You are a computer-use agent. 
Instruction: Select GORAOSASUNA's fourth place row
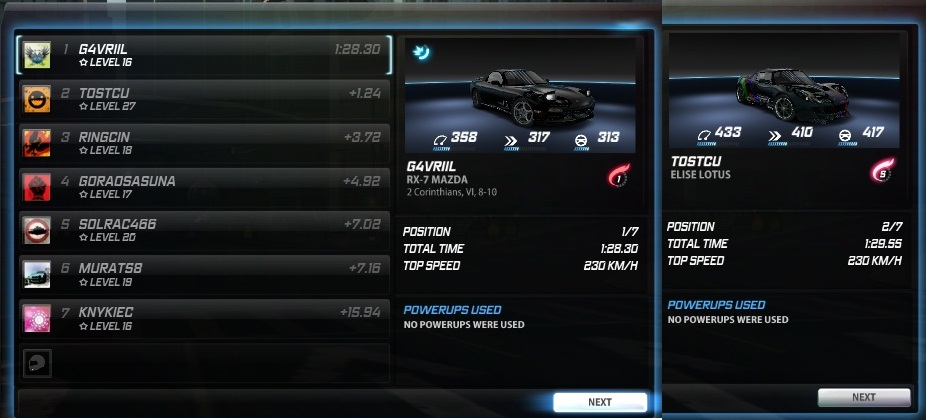205,187
